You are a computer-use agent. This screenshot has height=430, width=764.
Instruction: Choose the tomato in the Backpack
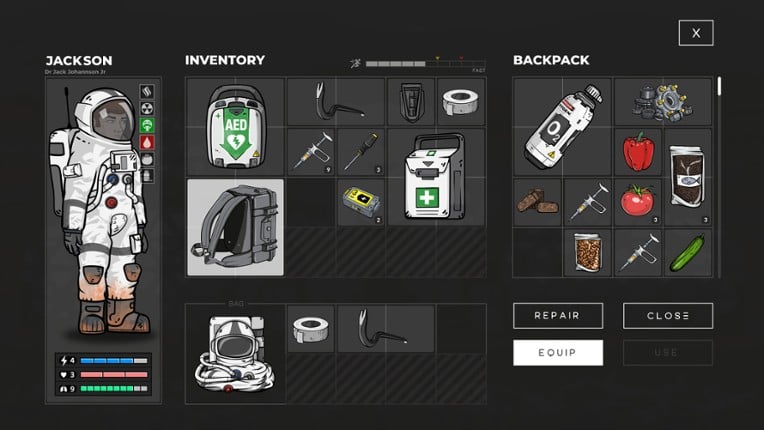tap(637, 201)
